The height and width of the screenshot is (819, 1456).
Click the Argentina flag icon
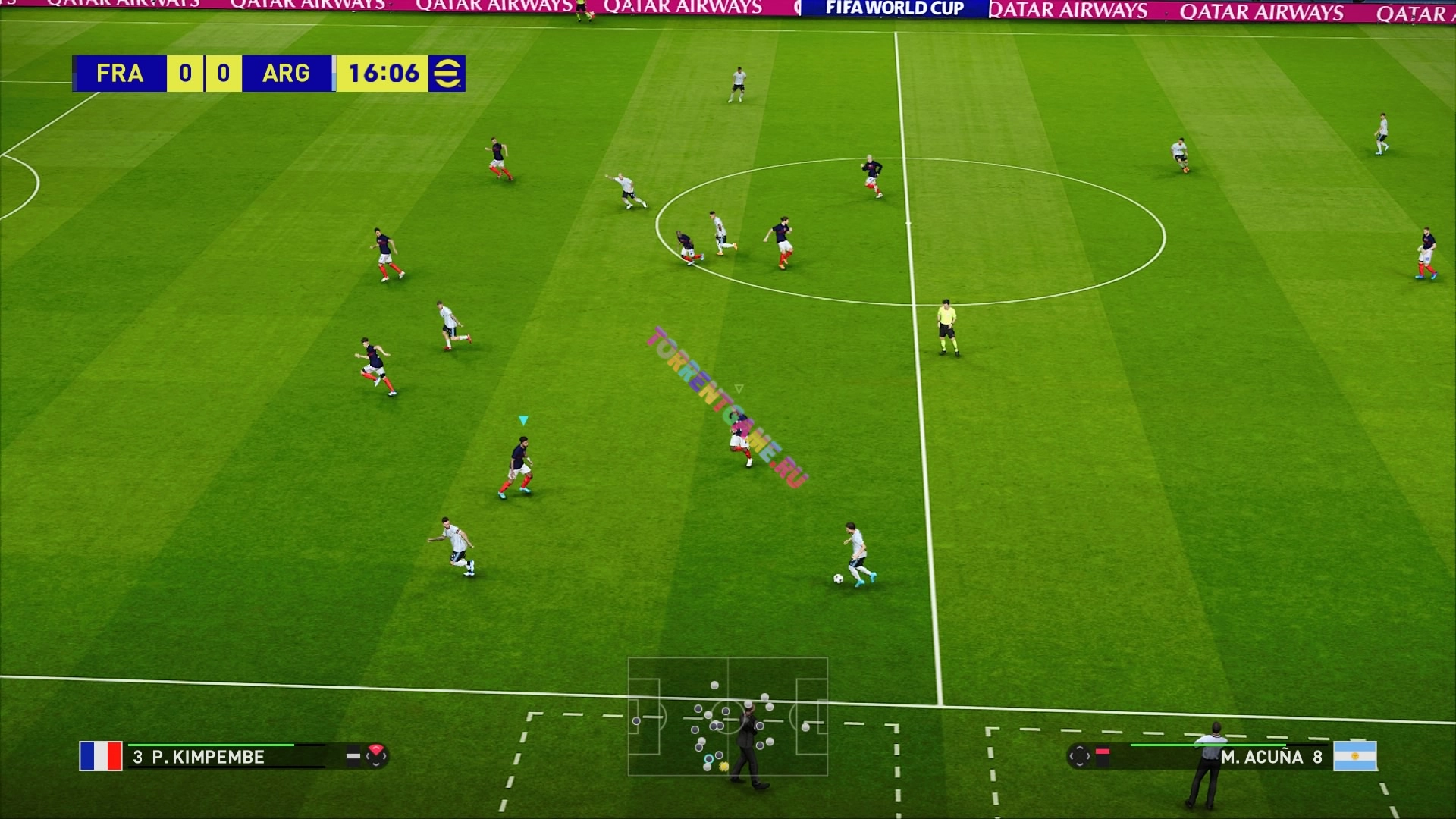(x=1355, y=756)
